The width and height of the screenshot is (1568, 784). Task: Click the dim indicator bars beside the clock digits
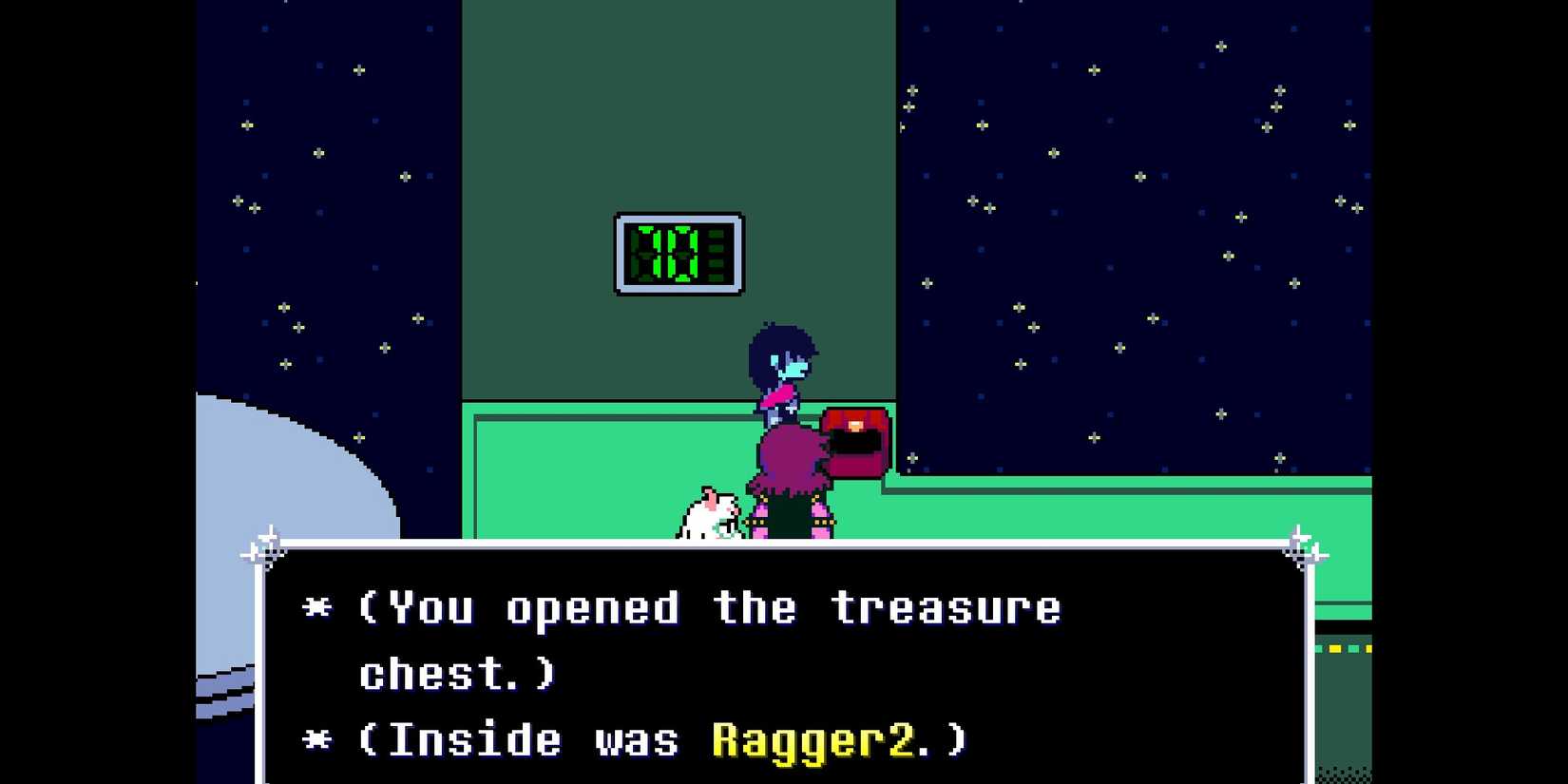tap(717, 250)
